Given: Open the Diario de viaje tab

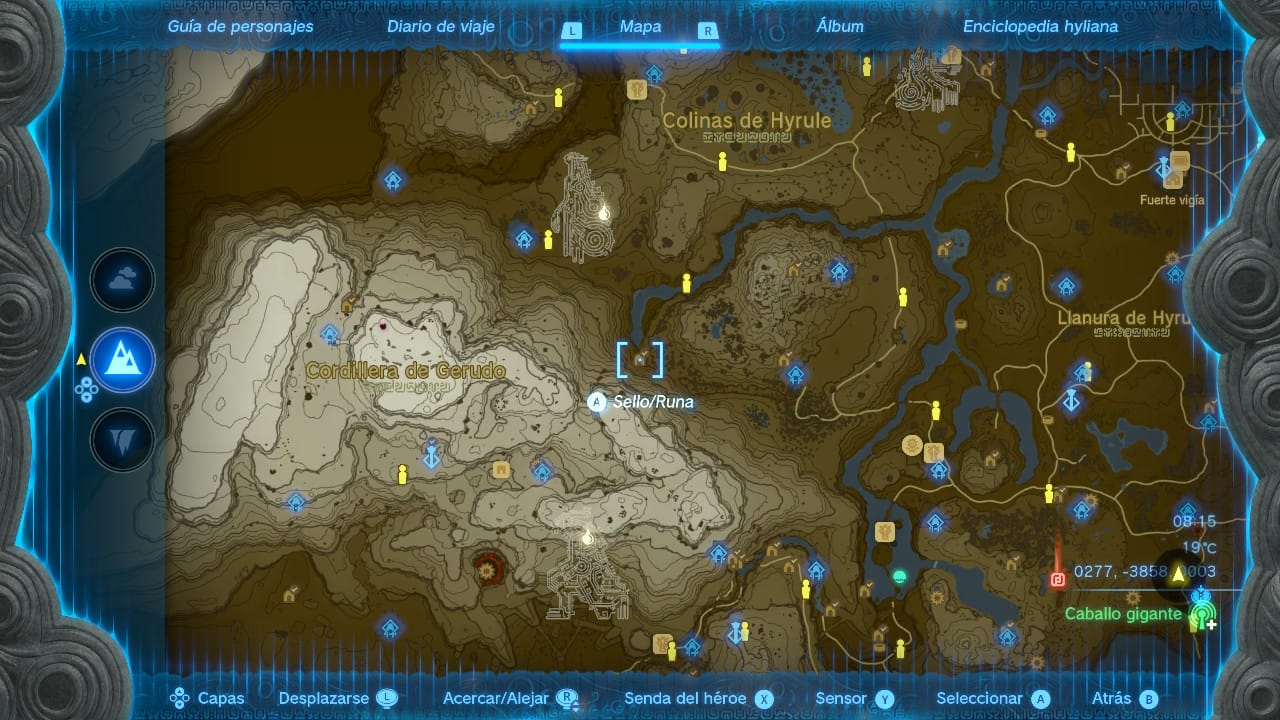Looking at the screenshot, I should tap(441, 27).
